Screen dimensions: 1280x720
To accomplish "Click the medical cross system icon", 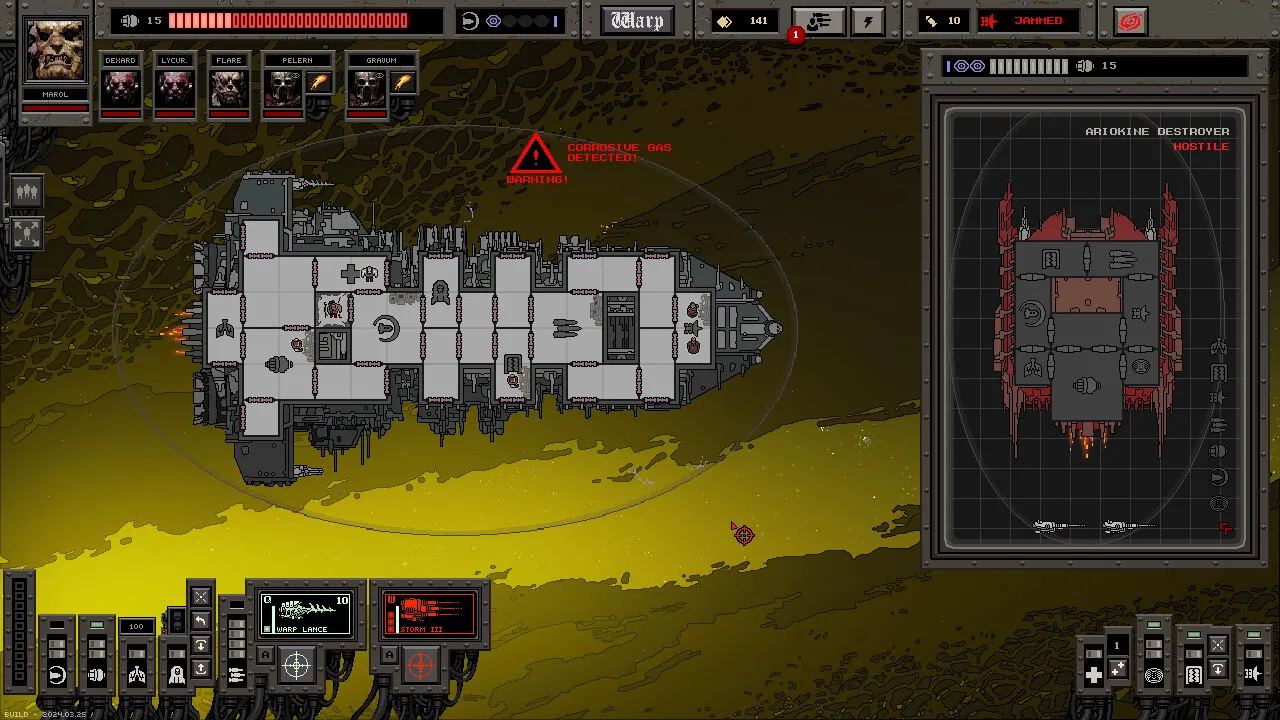I will click(1093, 675).
